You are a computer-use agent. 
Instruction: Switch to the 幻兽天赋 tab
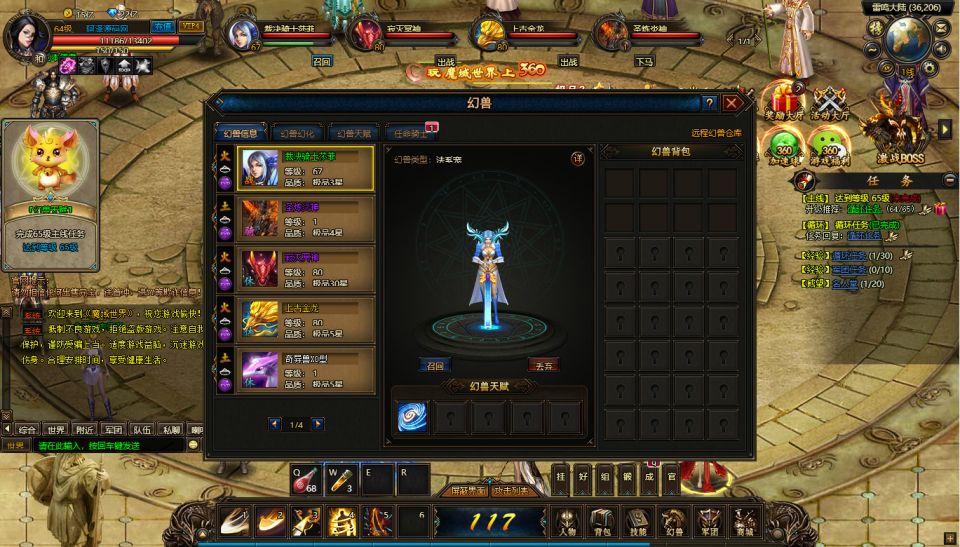[353, 133]
